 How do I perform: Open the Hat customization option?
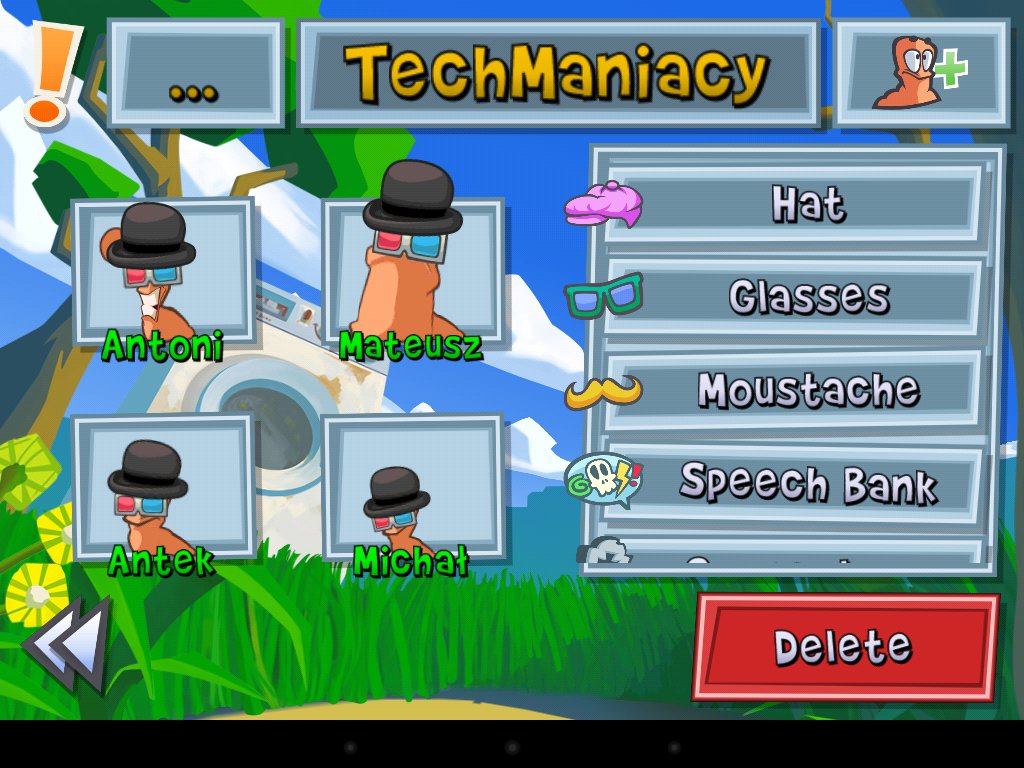[791, 204]
